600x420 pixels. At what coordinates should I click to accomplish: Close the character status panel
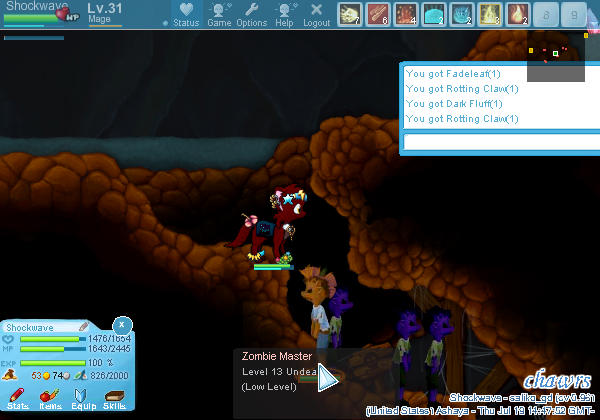tap(121, 324)
